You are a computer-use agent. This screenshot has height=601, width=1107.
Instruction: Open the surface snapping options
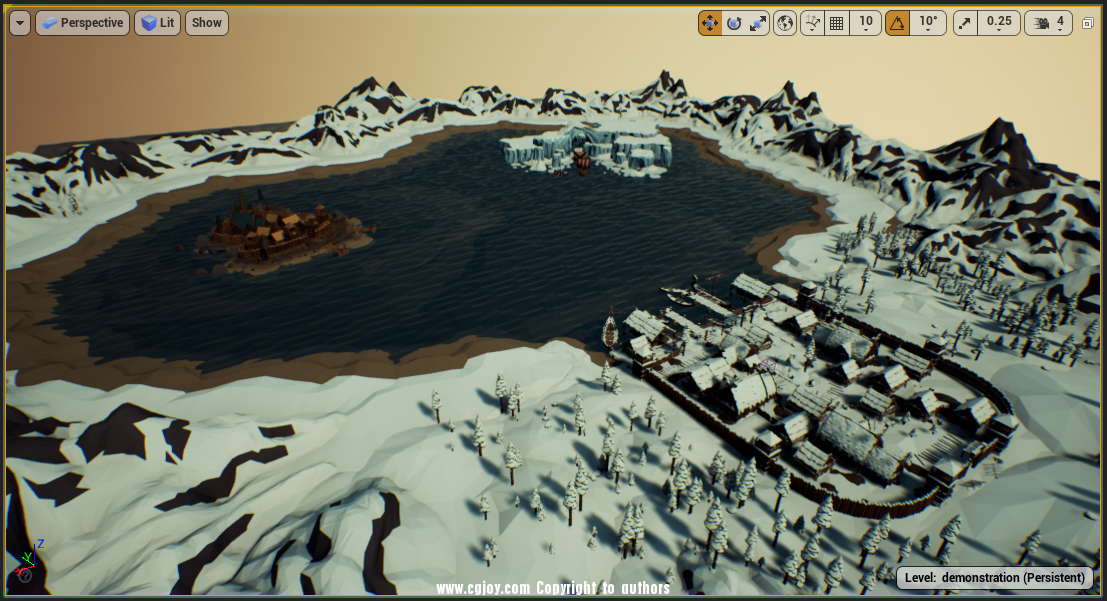[812, 23]
